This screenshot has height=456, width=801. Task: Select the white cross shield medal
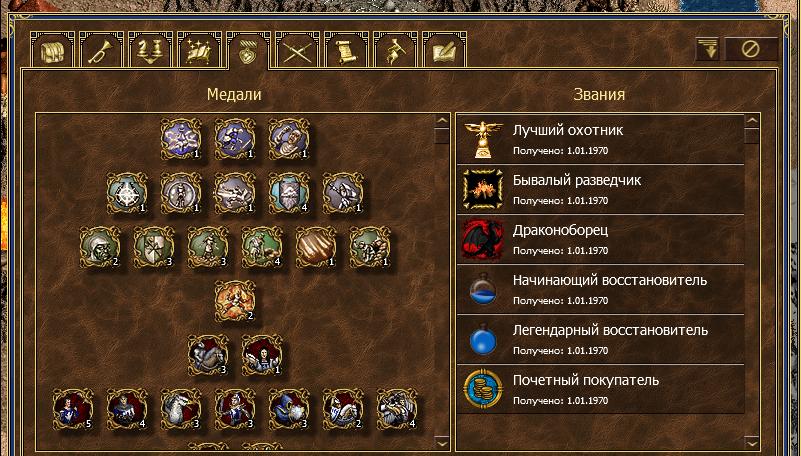click(x=153, y=246)
